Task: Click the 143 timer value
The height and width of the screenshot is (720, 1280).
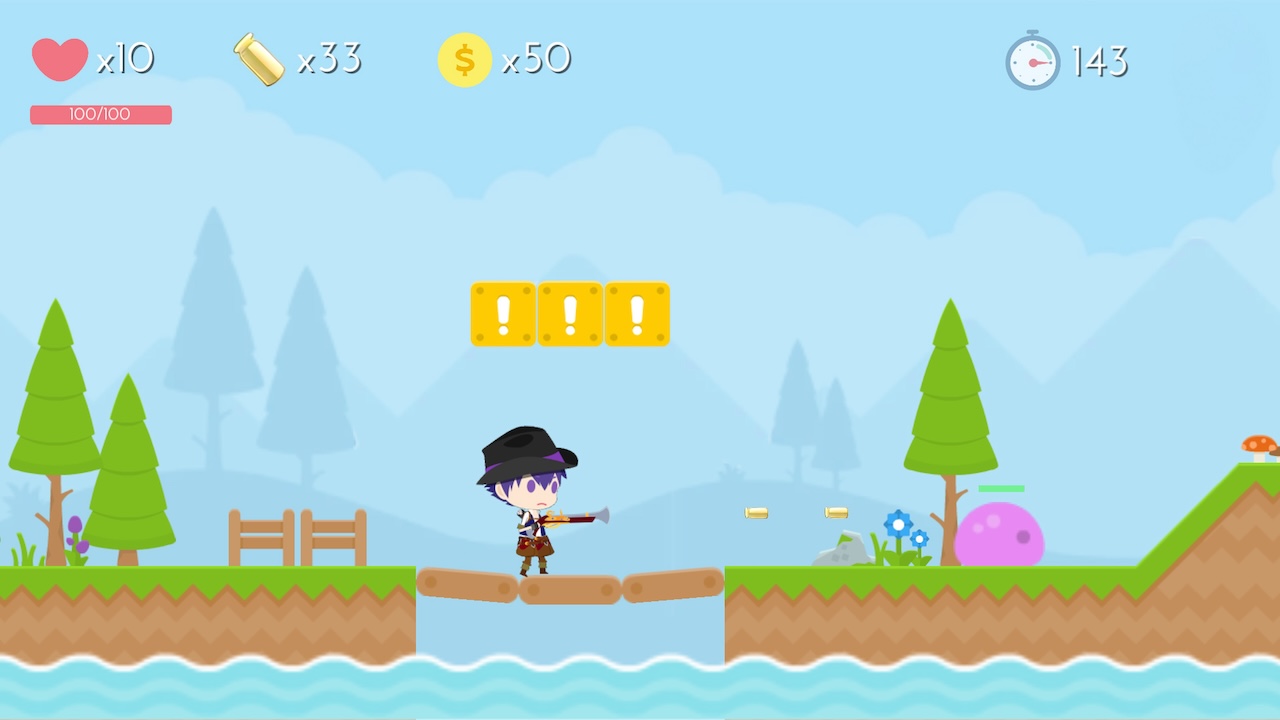Action: pyautogui.click(x=1100, y=61)
